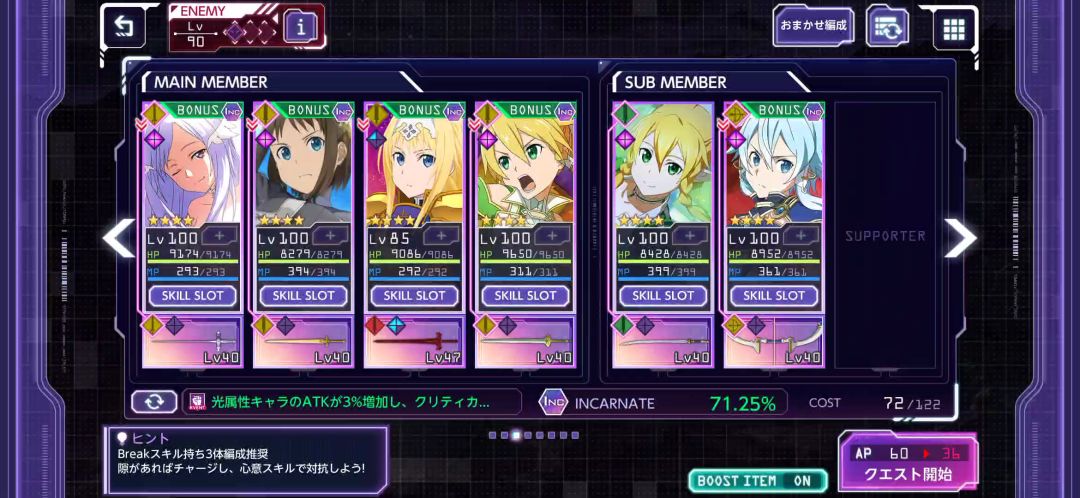1080x498 pixels.
Task: Select the brown-haired main member card
Action: (x=303, y=170)
